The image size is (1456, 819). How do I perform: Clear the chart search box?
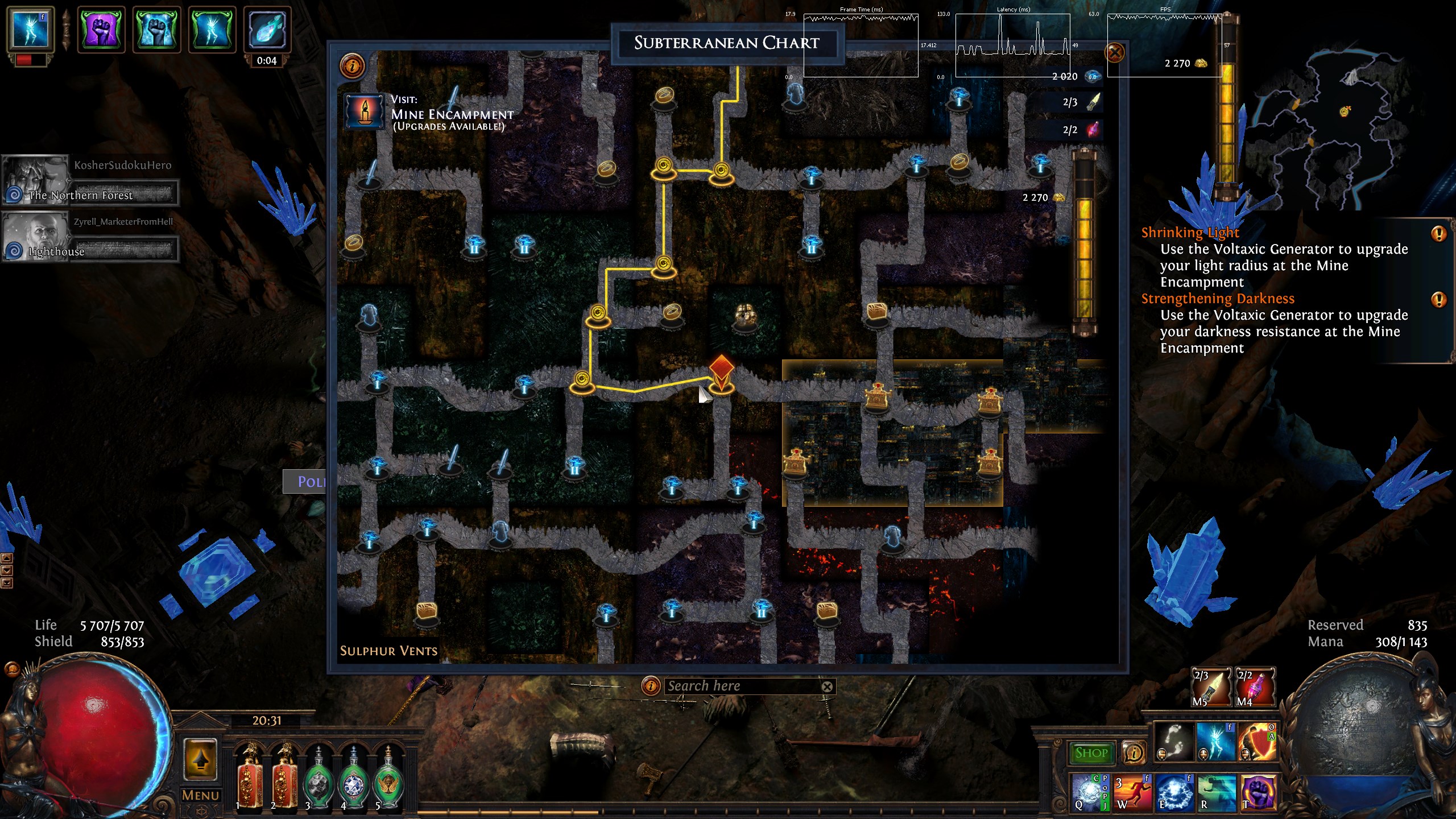(827, 687)
